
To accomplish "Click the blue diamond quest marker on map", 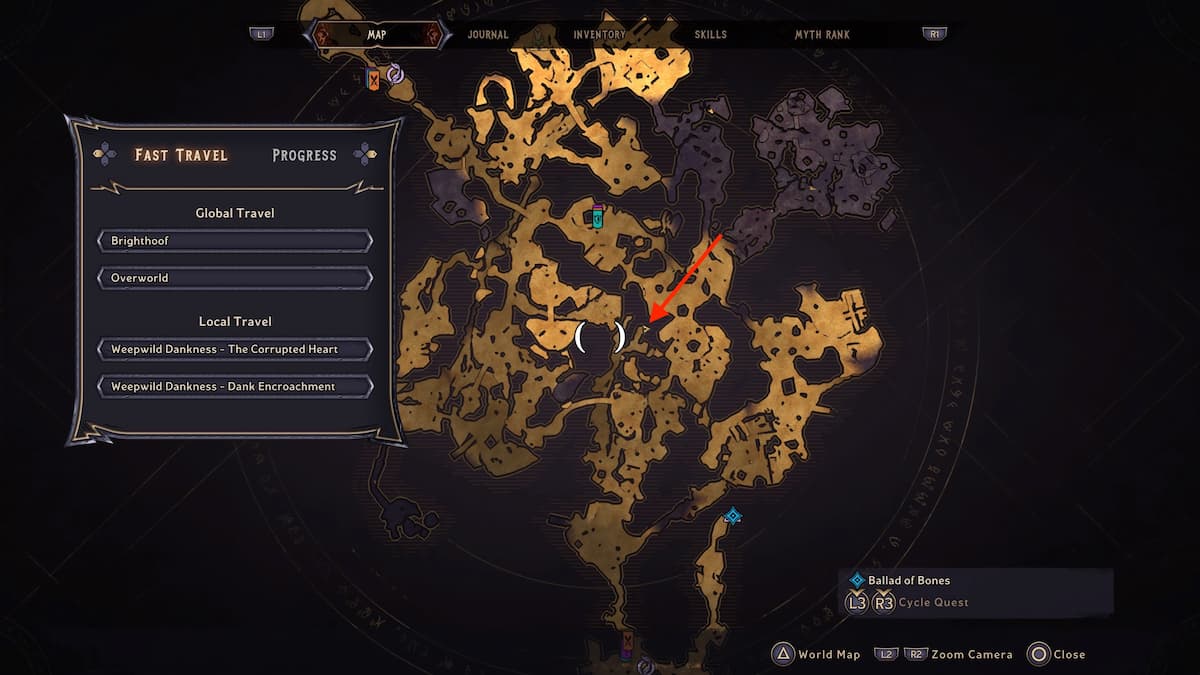I will 733,516.
